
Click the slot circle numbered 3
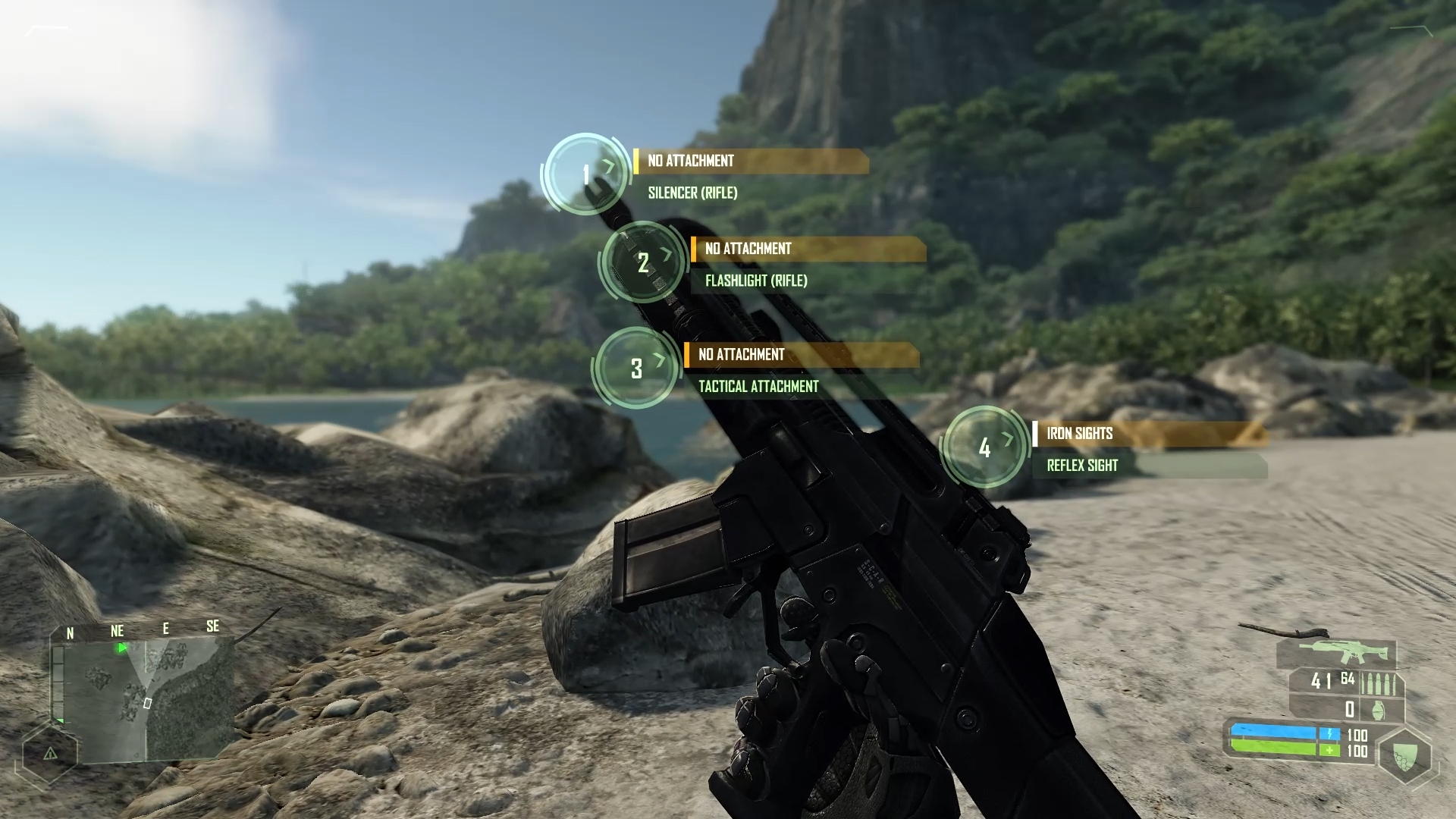pos(636,369)
